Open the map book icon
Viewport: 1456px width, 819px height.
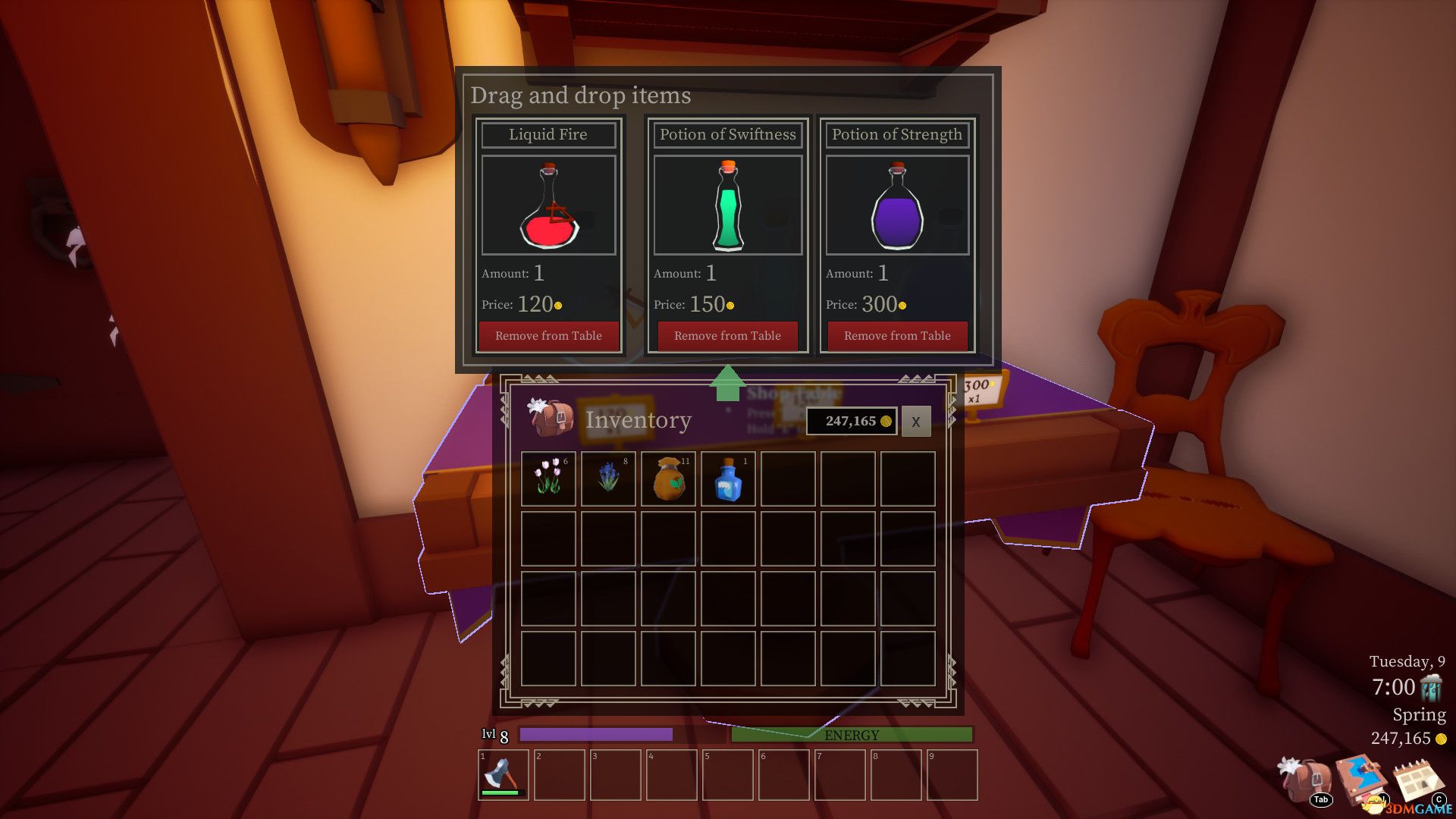[1361, 779]
